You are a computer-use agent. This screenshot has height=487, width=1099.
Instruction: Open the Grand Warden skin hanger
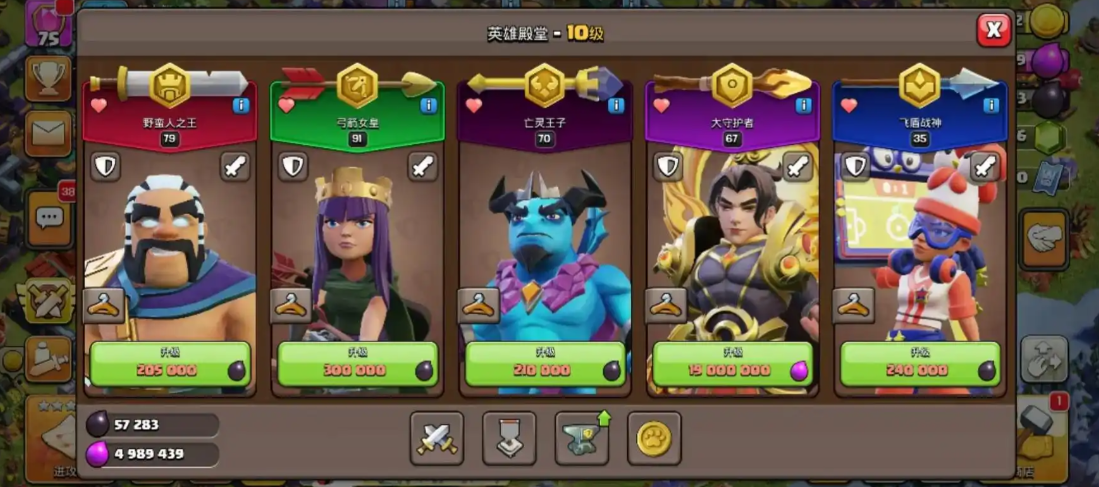666,305
